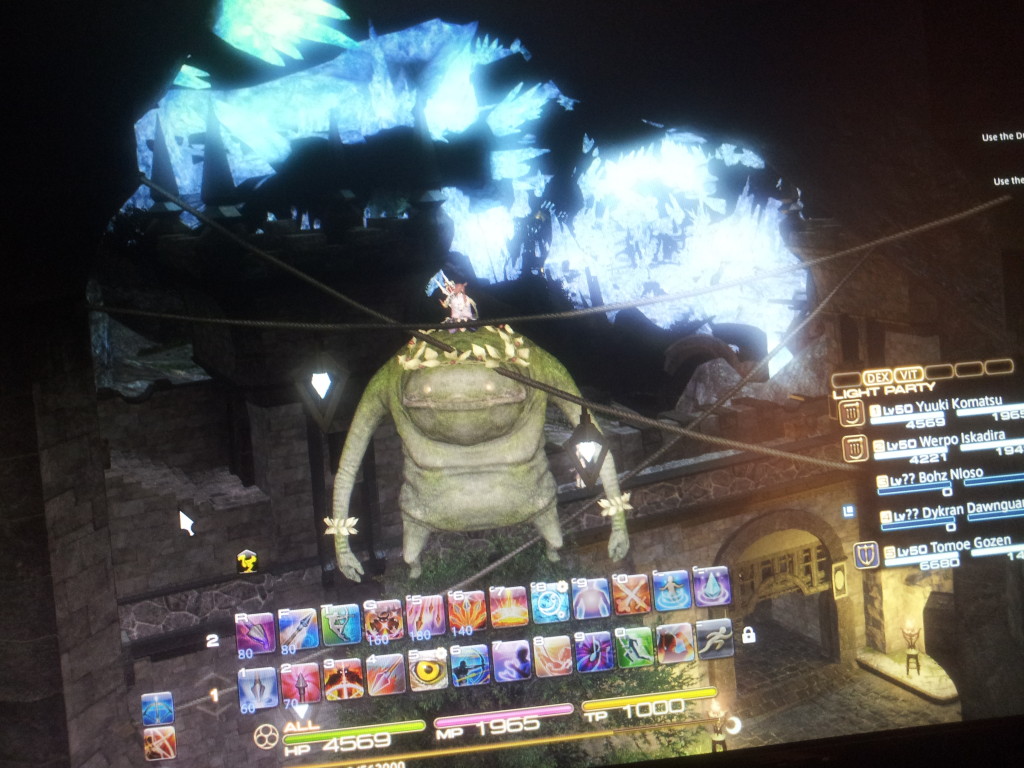Toggle the hotbar padlock icon
Image resolution: width=1024 pixels, height=768 pixels.
[748, 634]
